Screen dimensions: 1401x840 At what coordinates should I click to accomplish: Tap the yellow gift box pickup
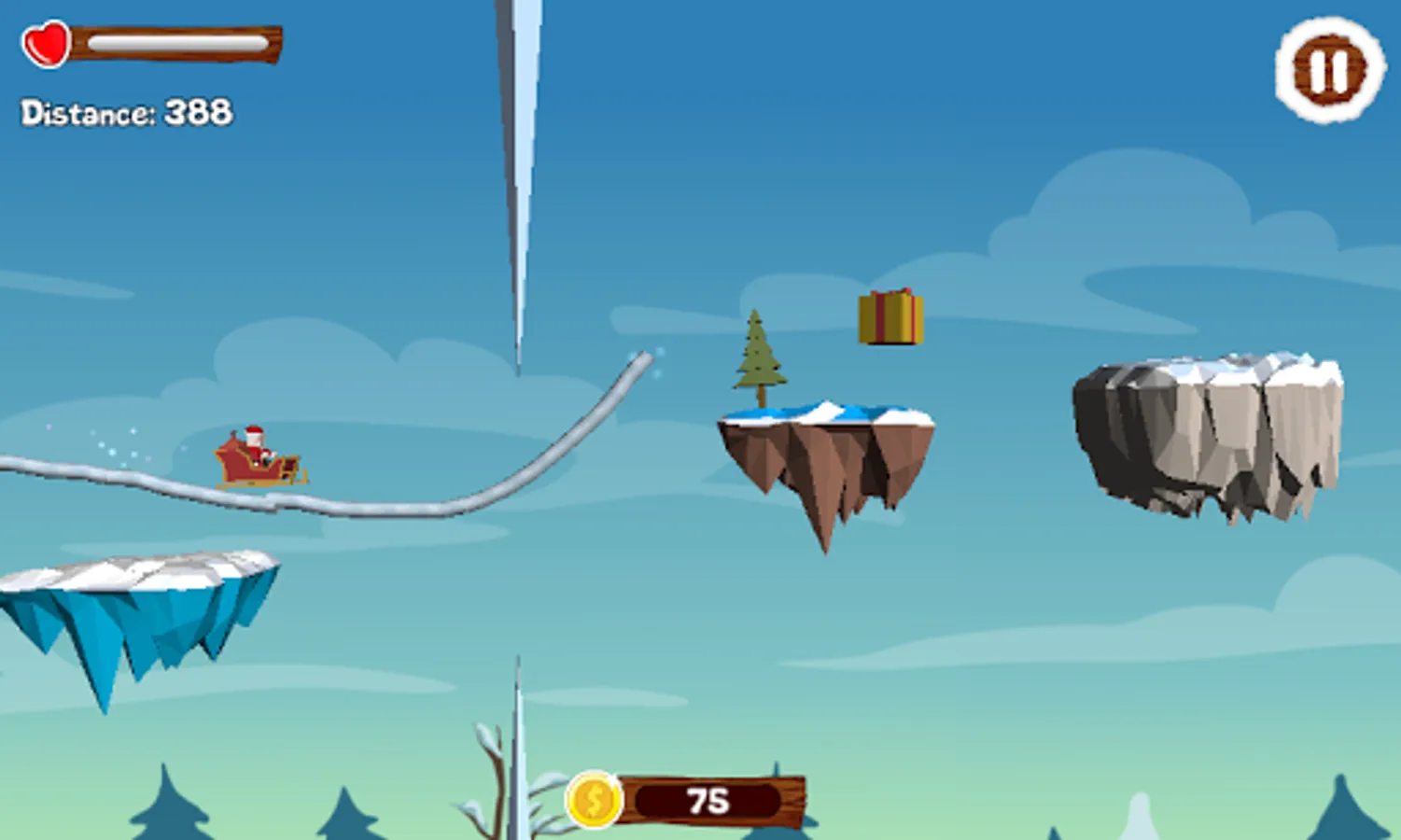(891, 318)
